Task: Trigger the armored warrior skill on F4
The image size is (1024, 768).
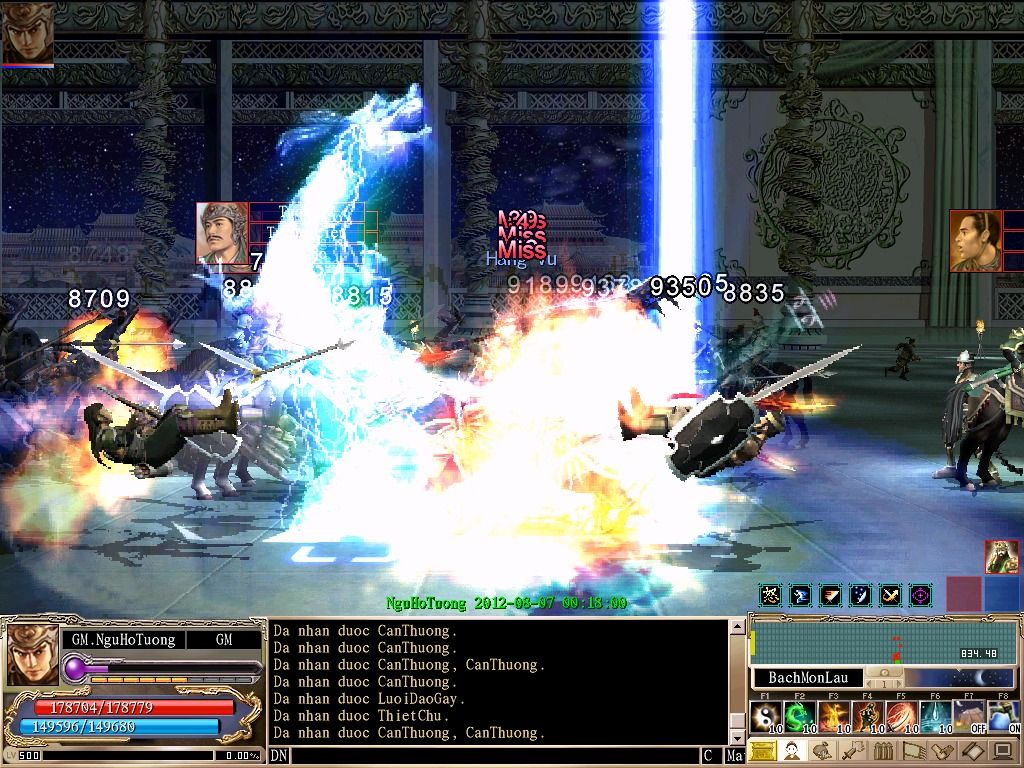Action: click(868, 716)
